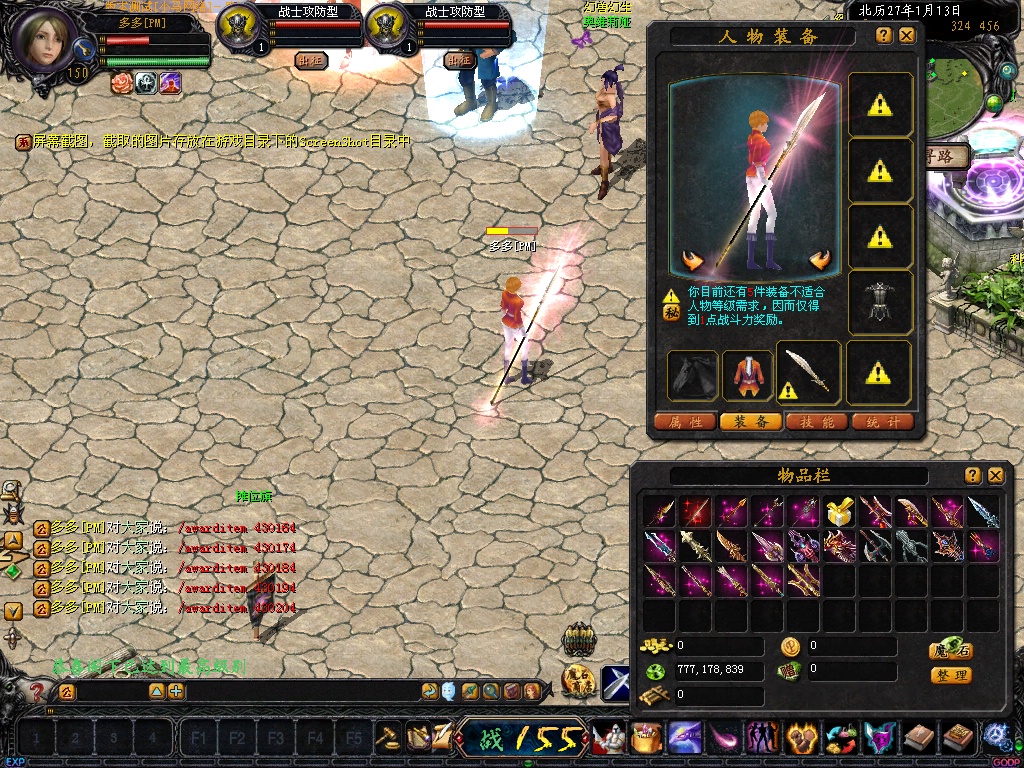The image size is (1024, 768).
Task: Open the blue gear settings icon
Action: (x=996, y=737)
